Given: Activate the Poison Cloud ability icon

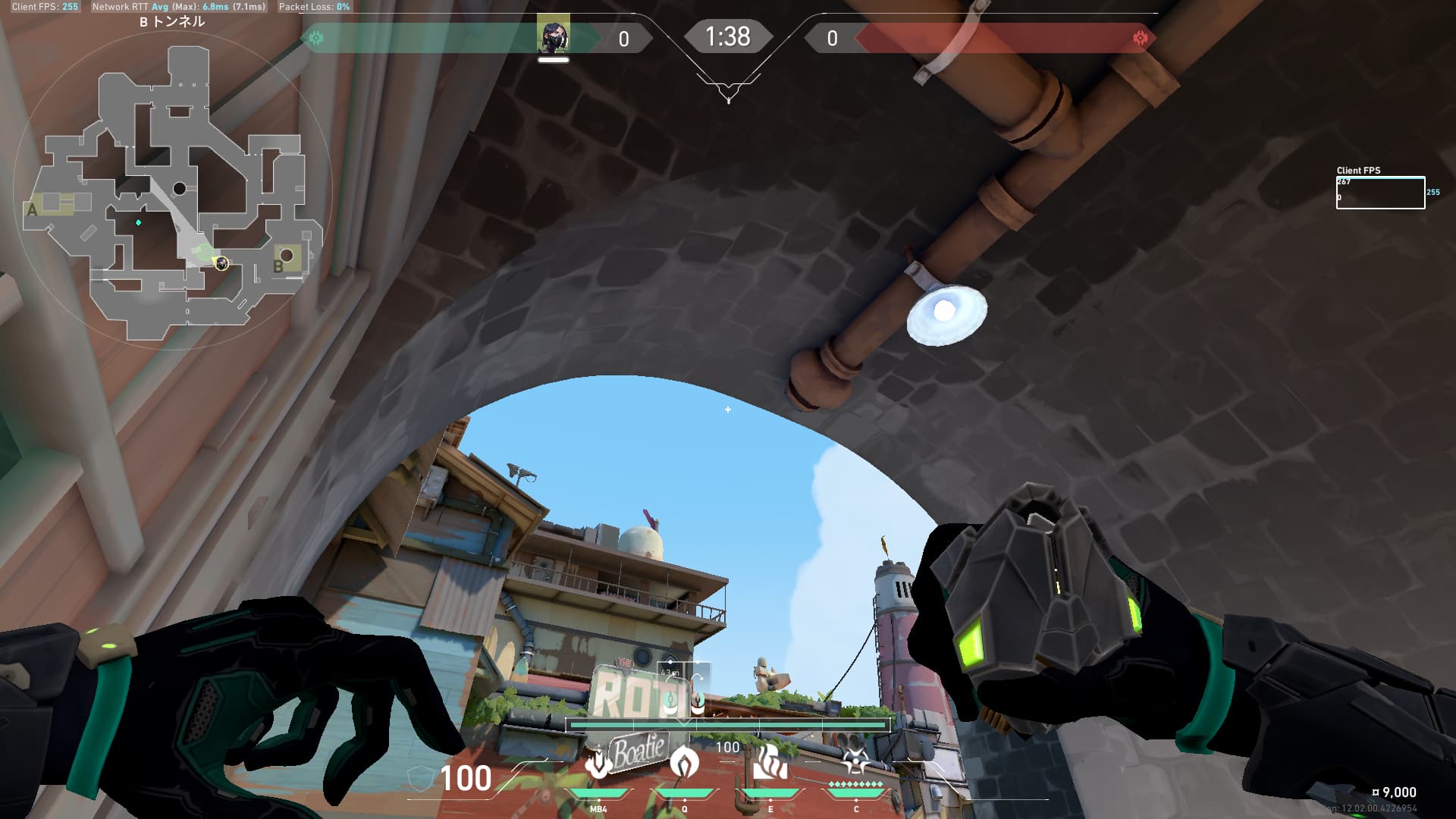Looking at the screenshot, I should pos(684,763).
